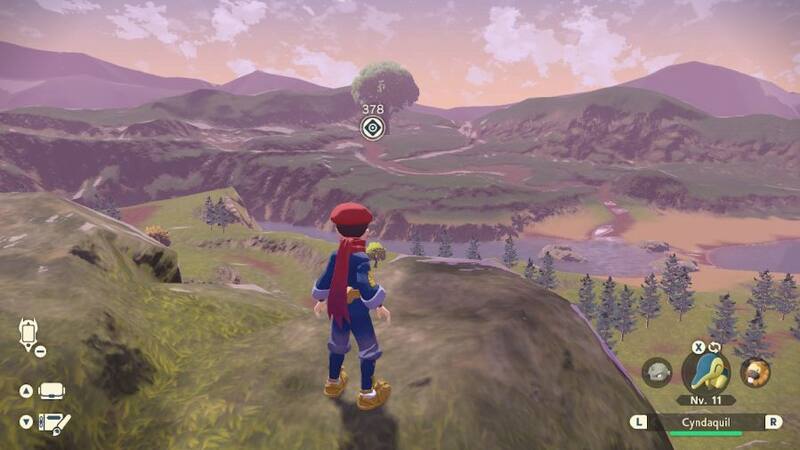Open the satchel bag icon
The width and height of the screenshot is (800, 450).
pos(51,391)
